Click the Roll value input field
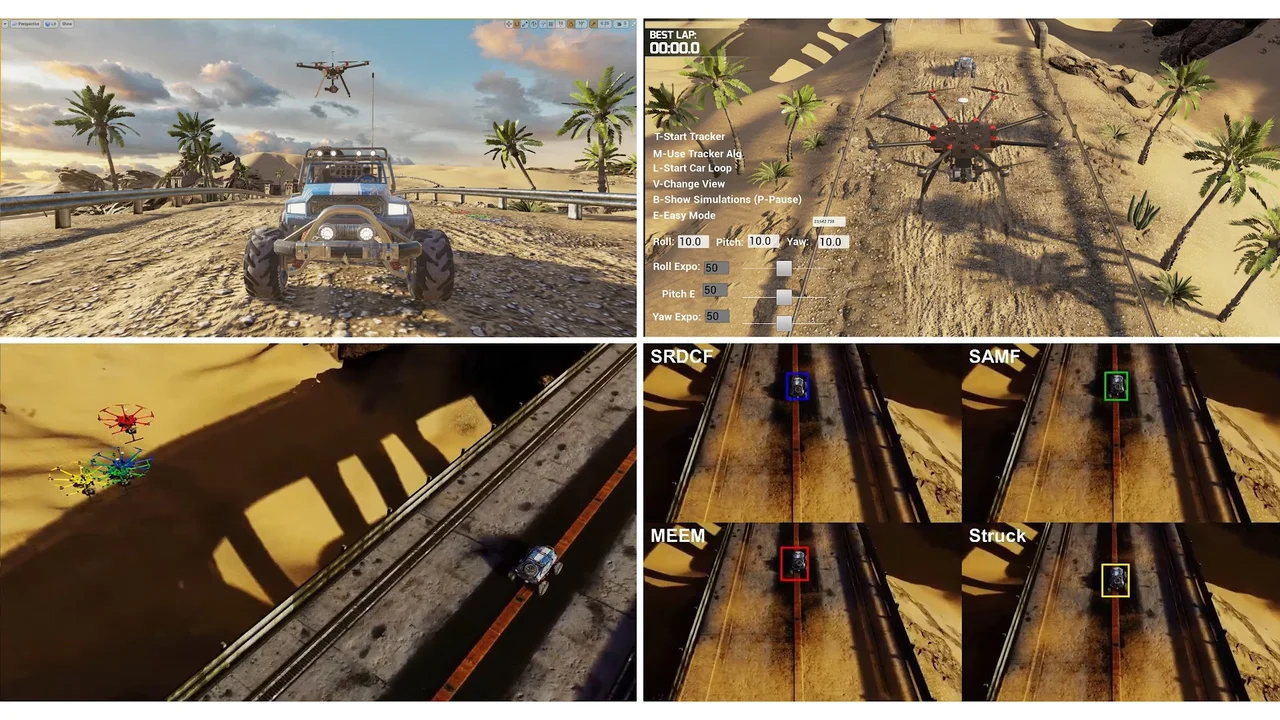The width and height of the screenshot is (1280, 720). tap(692, 242)
